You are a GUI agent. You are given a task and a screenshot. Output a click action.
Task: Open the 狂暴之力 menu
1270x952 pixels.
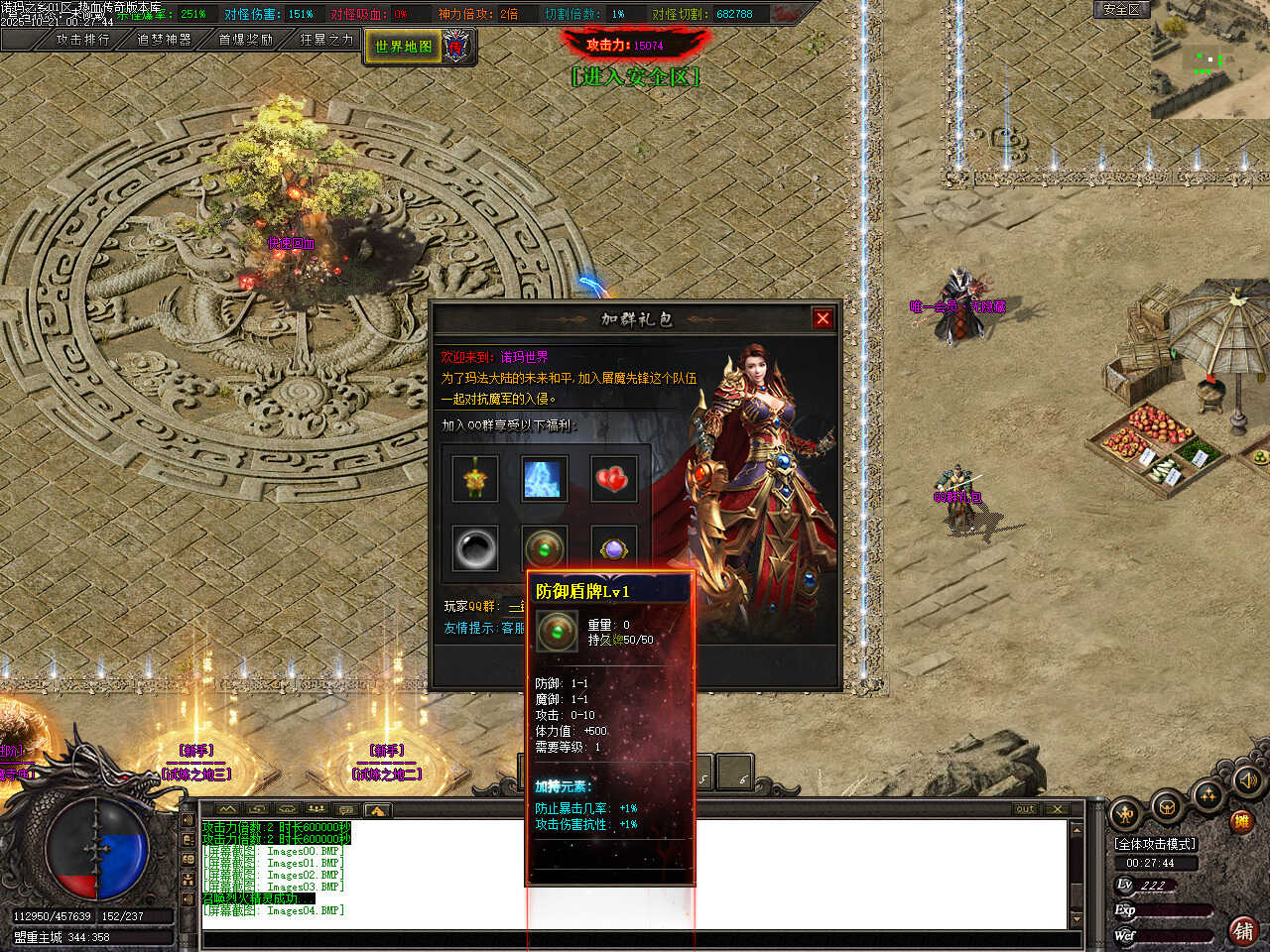pyautogui.click(x=326, y=40)
